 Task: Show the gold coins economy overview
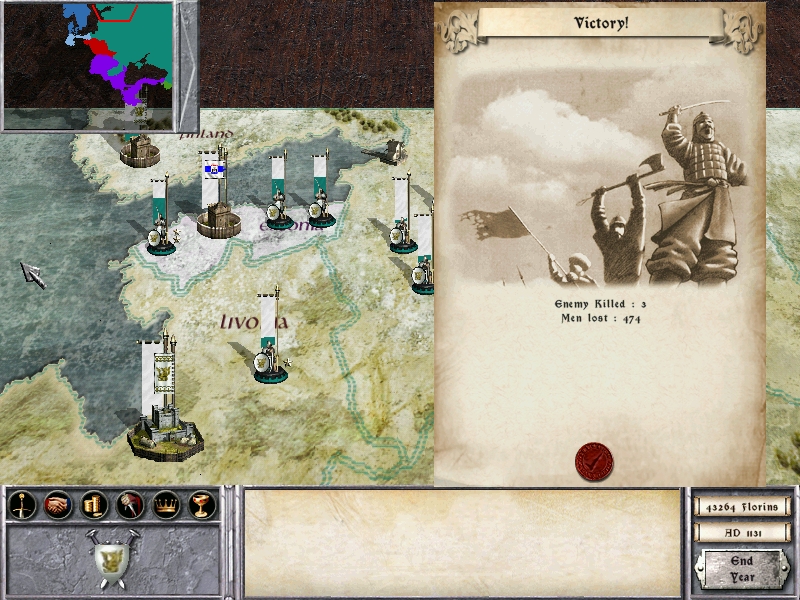point(93,506)
